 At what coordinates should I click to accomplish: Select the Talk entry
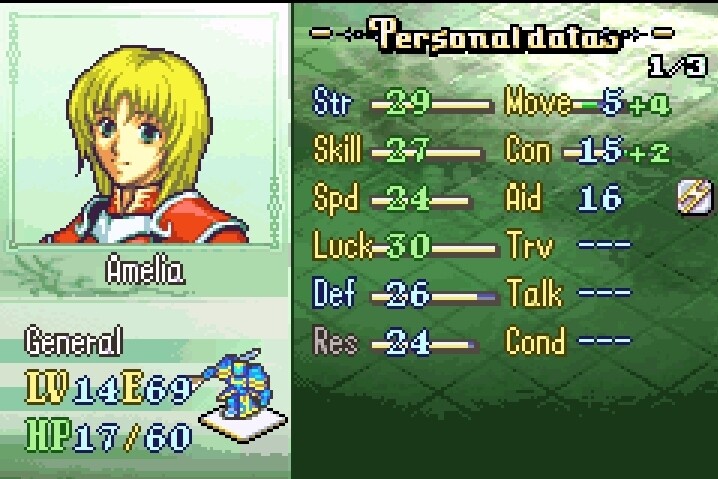[568, 293]
